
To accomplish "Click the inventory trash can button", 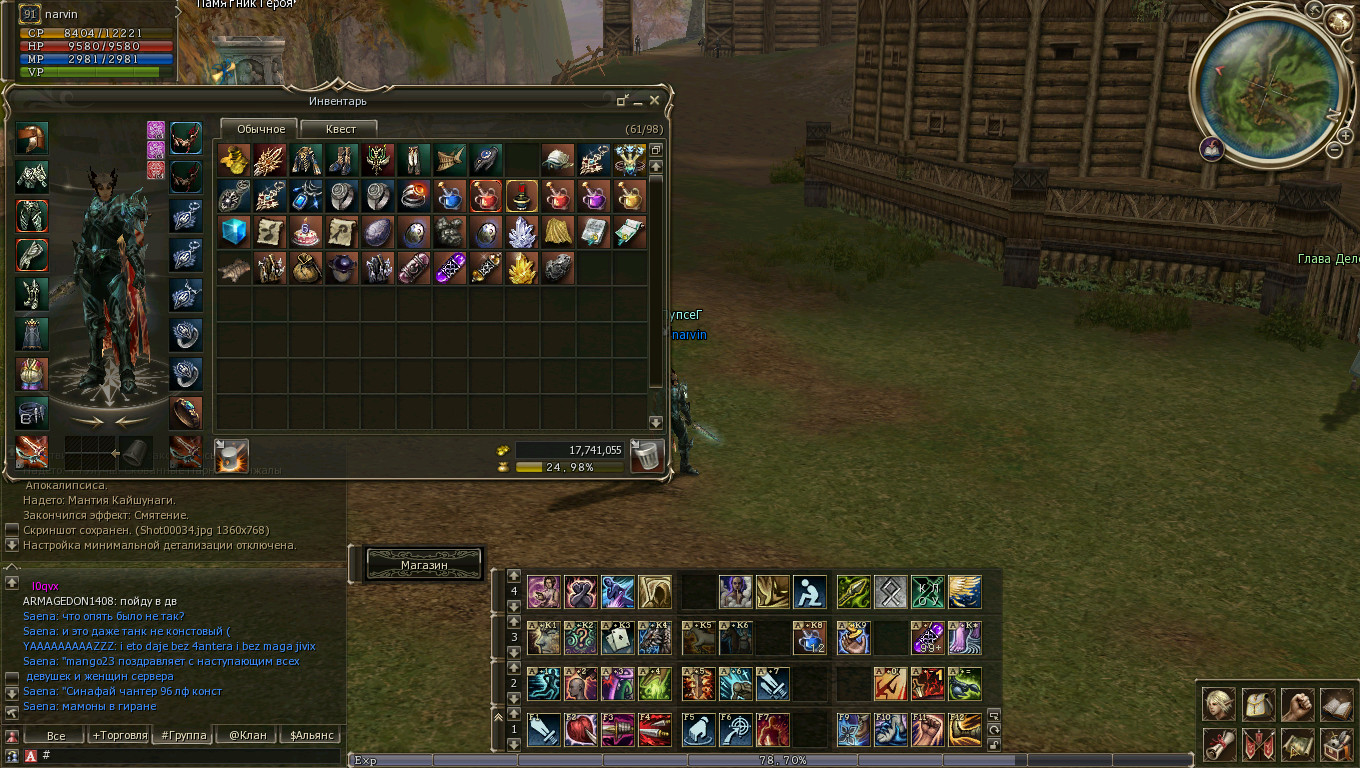I will (x=647, y=456).
